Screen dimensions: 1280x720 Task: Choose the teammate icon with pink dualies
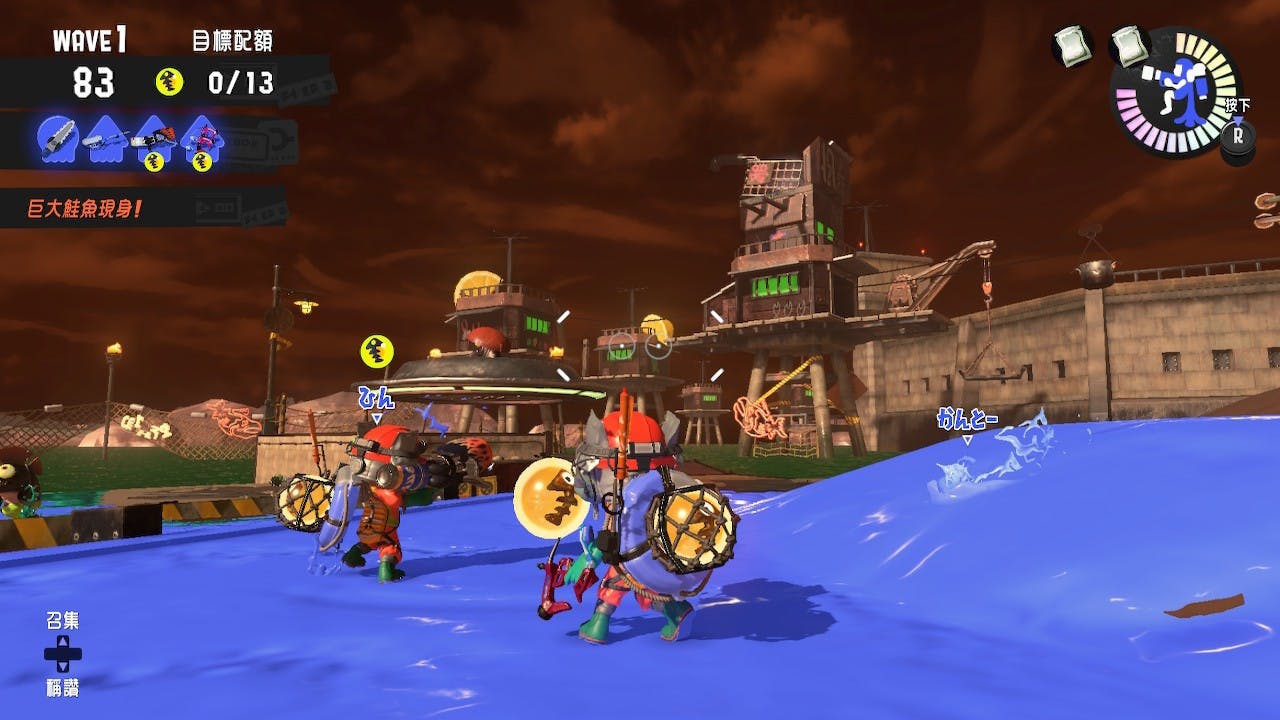[x=202, y=139]
